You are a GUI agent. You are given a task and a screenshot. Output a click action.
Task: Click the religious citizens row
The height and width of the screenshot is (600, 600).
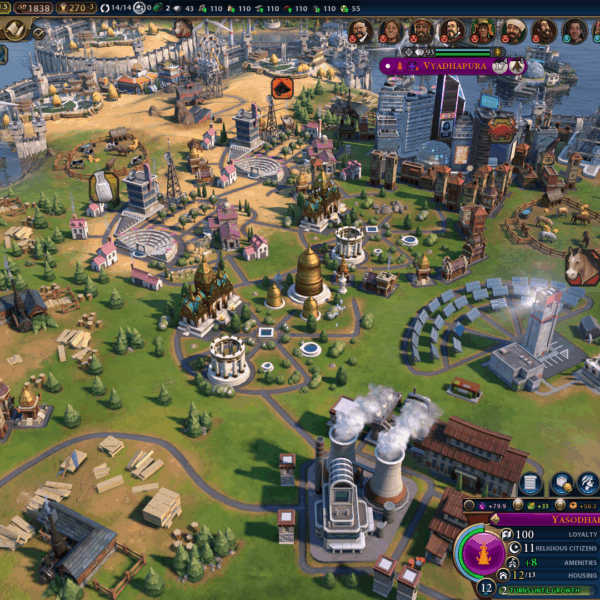point(565,549)
